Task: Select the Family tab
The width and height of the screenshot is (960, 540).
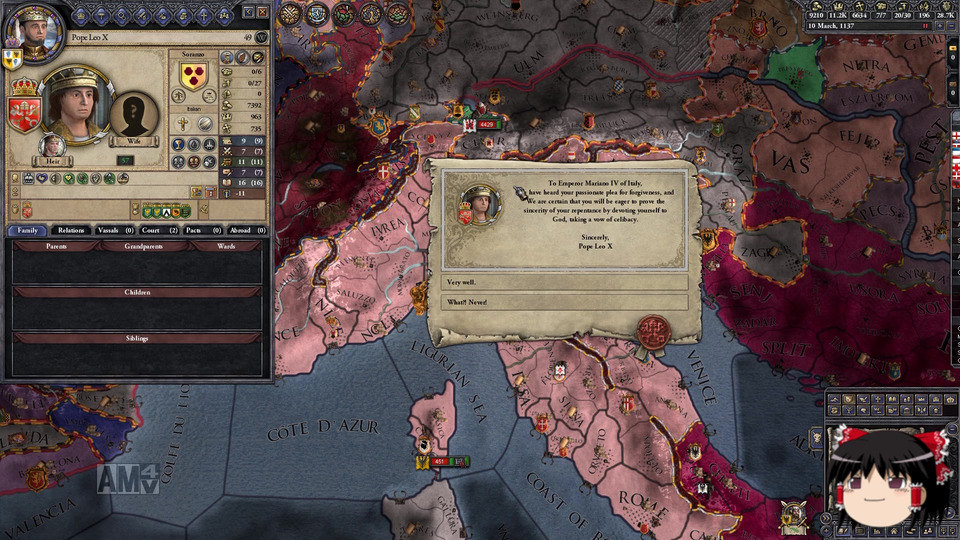Action: tap(27, 230)
